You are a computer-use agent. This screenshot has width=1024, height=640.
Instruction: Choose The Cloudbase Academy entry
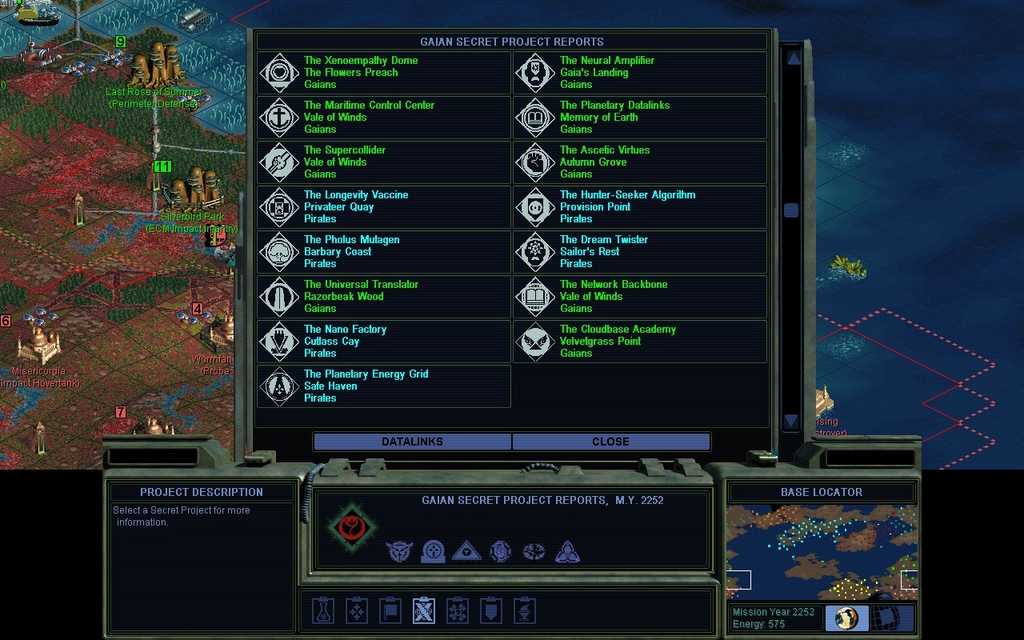(640, 341)
